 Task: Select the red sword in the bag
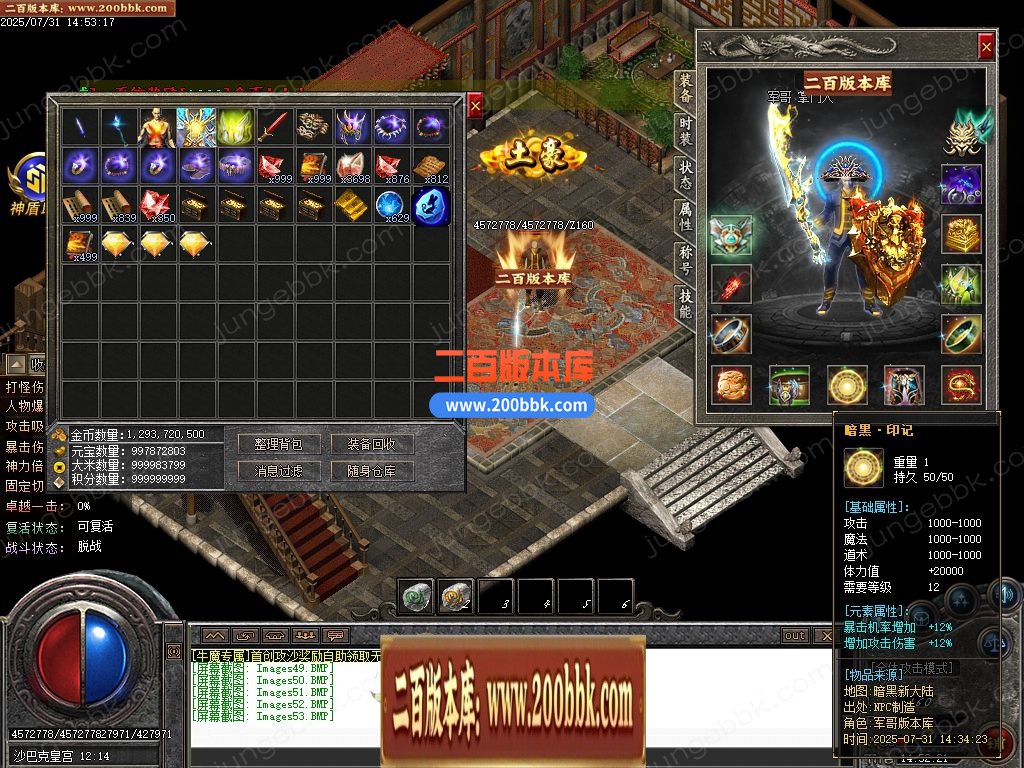coord(273,127)
